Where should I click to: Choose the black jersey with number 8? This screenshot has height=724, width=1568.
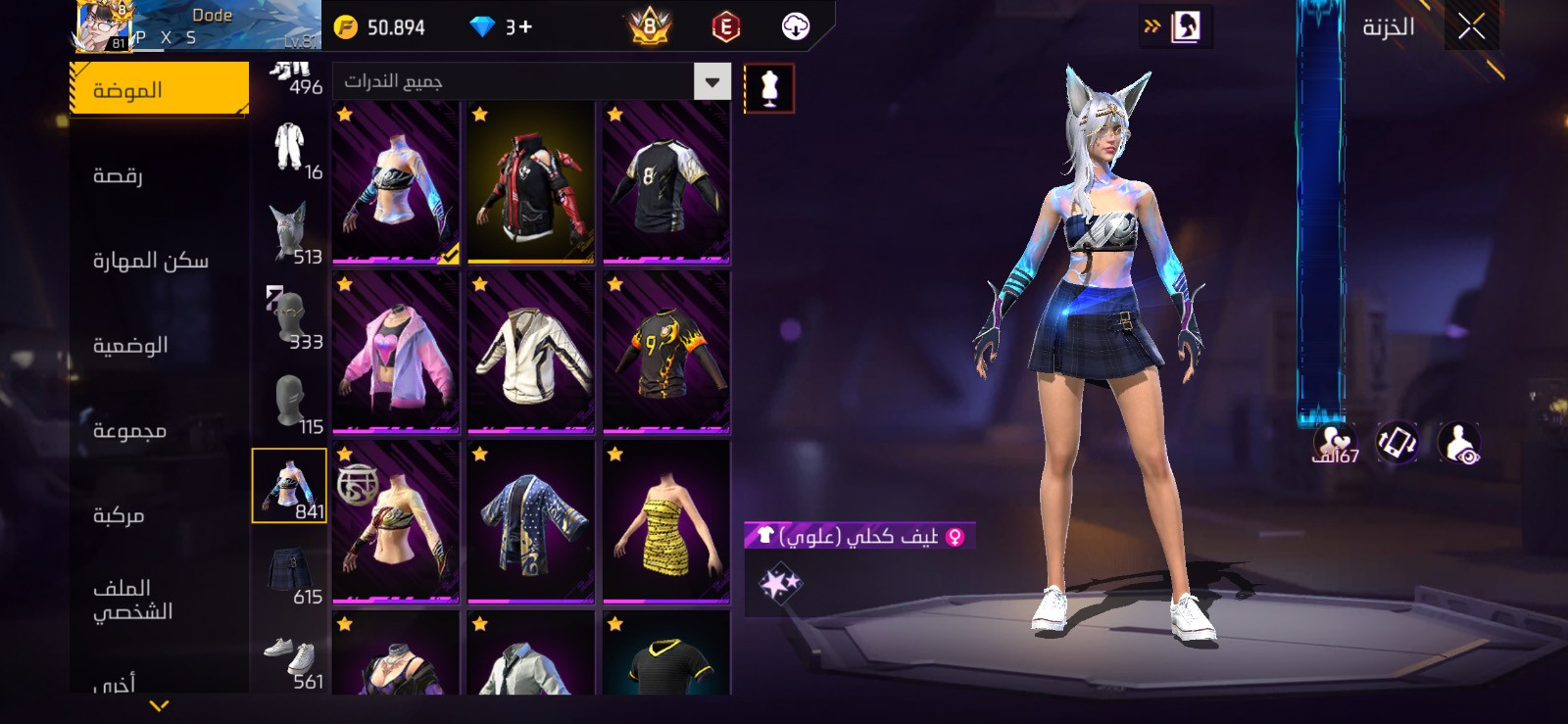tap(666, 183)
